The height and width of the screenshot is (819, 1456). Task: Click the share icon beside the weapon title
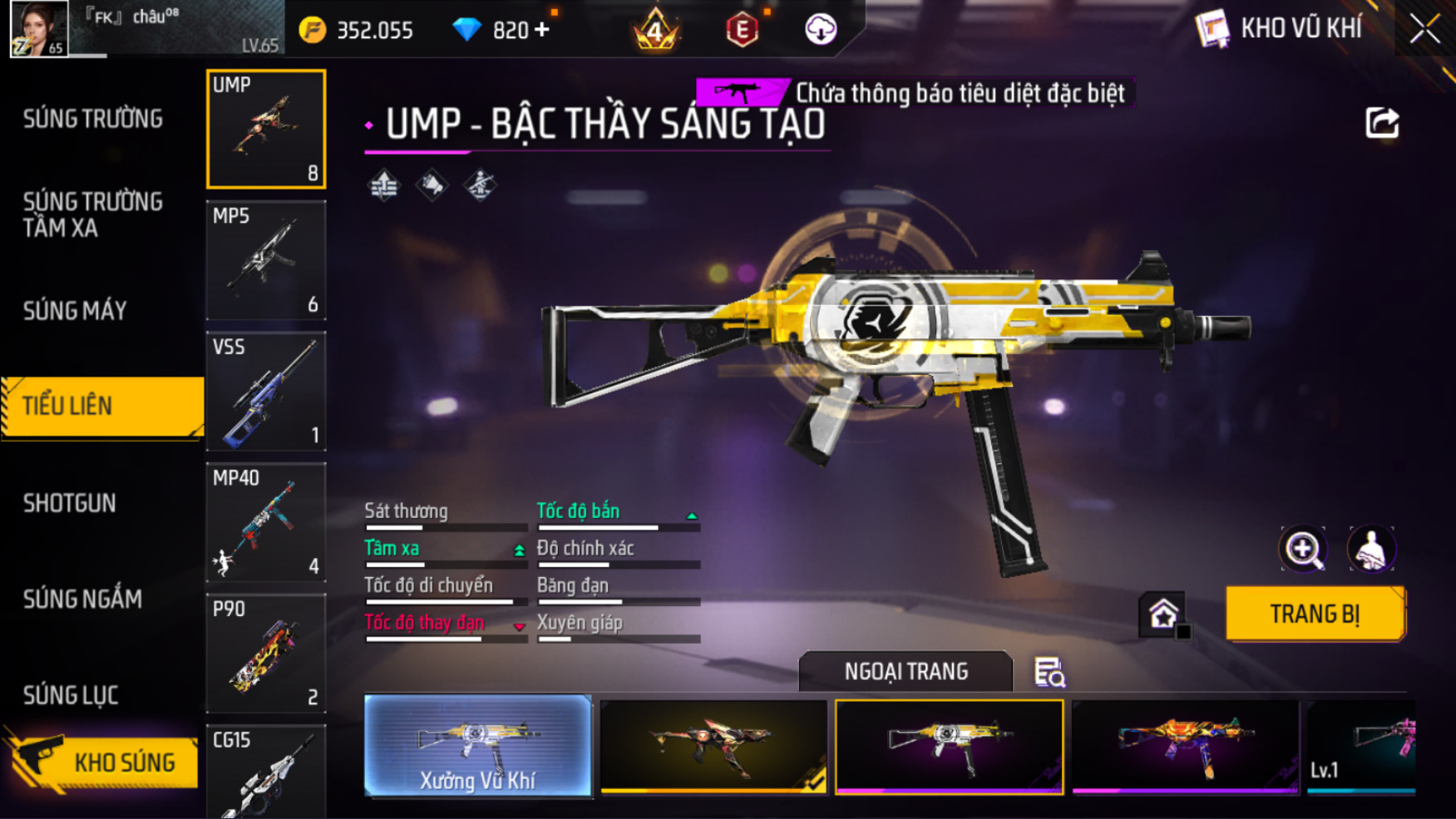pos(1382,123)
